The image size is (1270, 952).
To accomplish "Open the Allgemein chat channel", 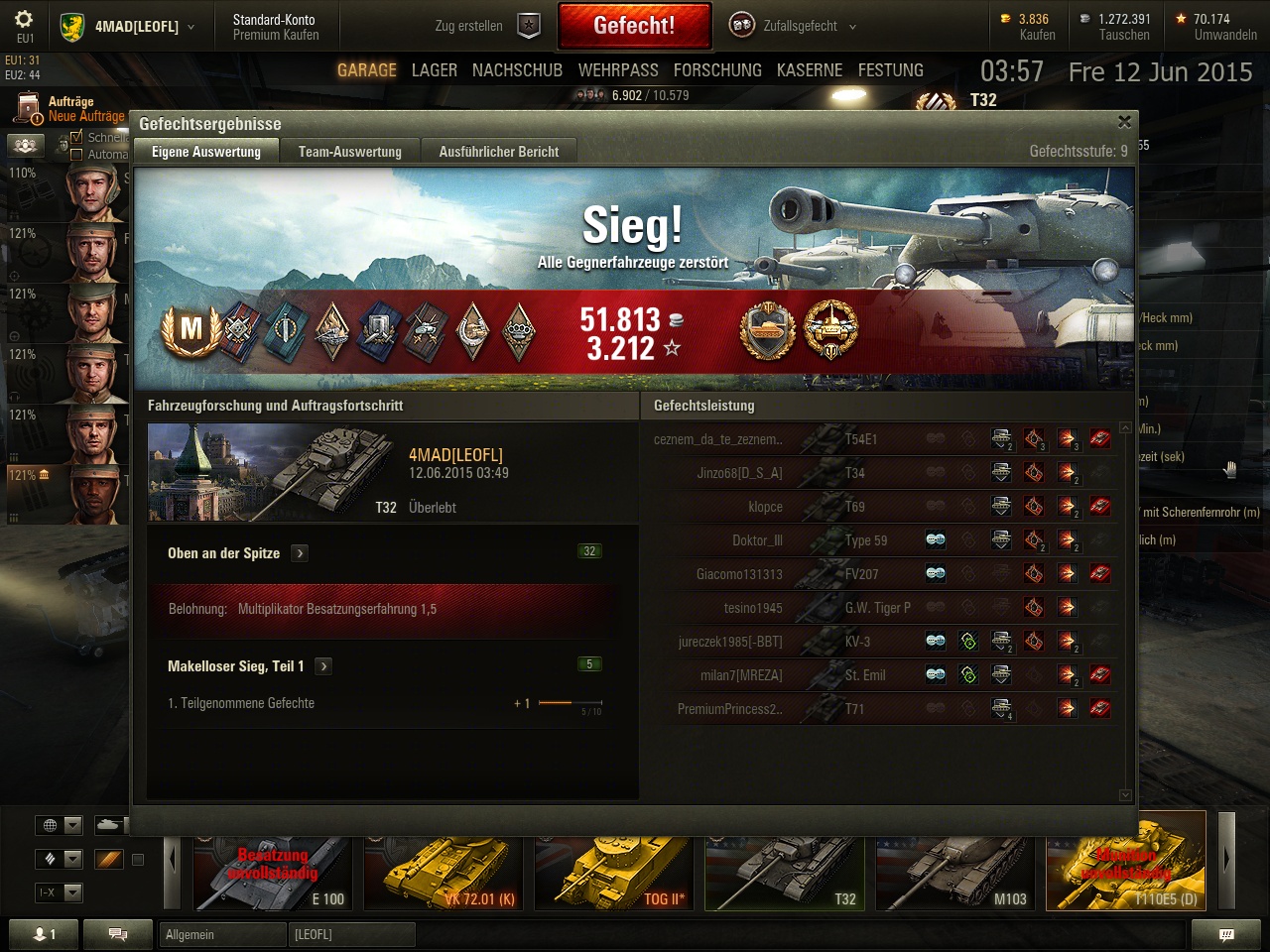I will (x=221, y=934).
